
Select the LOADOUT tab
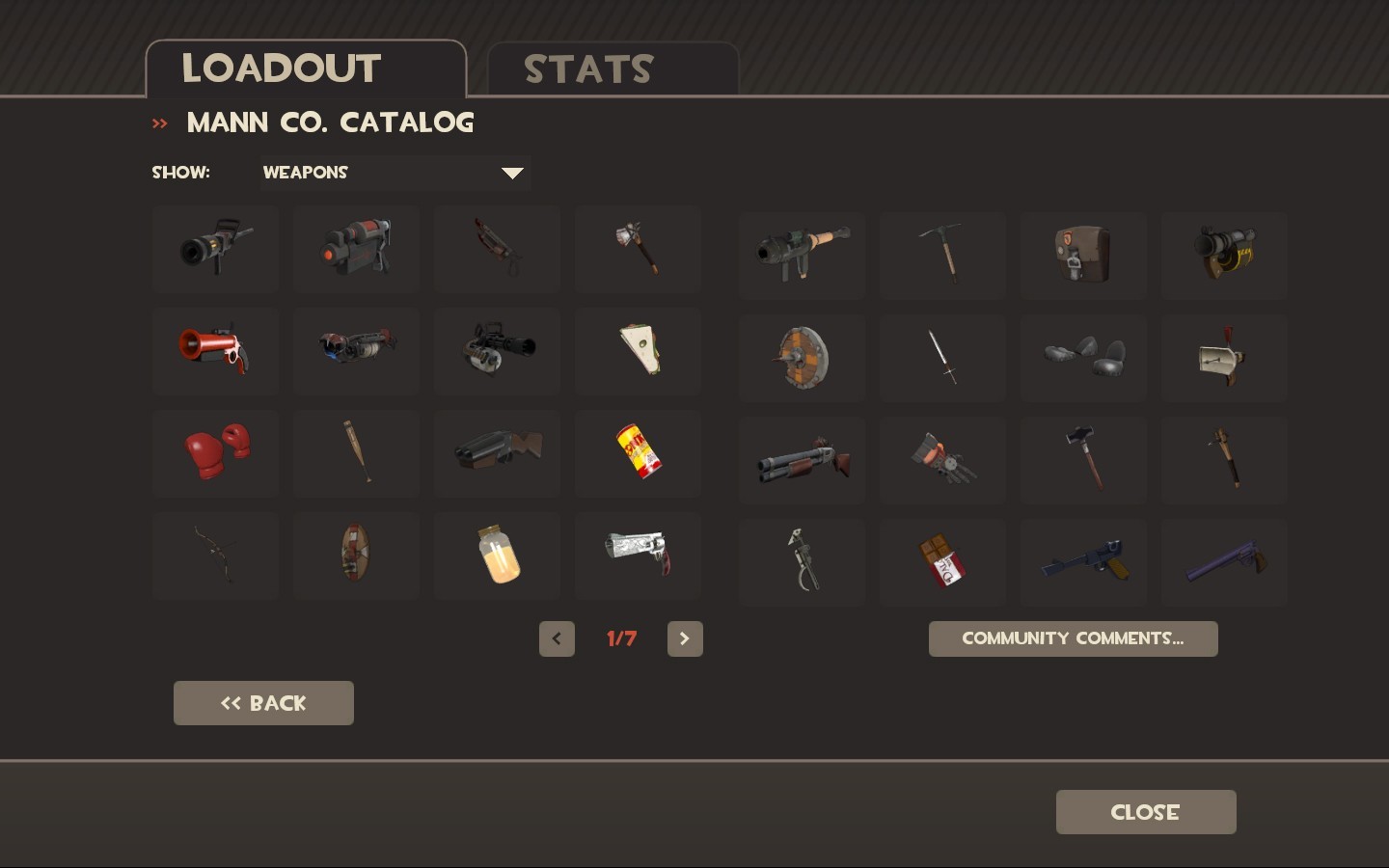click(x=281, y=68)
